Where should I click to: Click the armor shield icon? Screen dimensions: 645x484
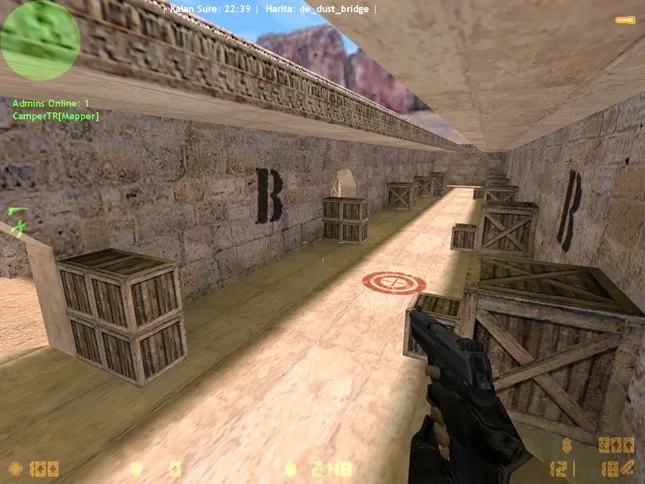pos(137,467)
